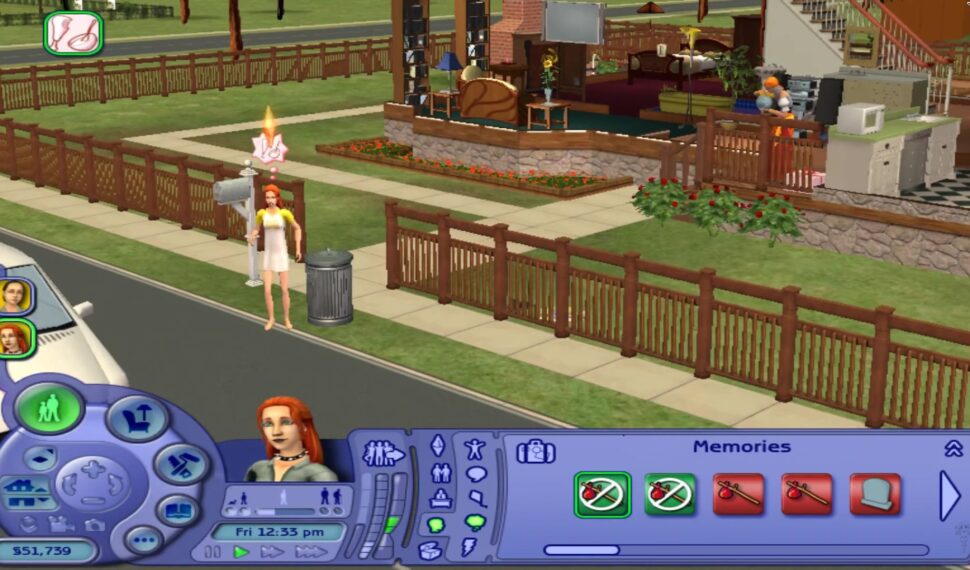Screen dimensions: 970x570
Task: Set game speed to triple fast-forward
Action: [310, 552]
